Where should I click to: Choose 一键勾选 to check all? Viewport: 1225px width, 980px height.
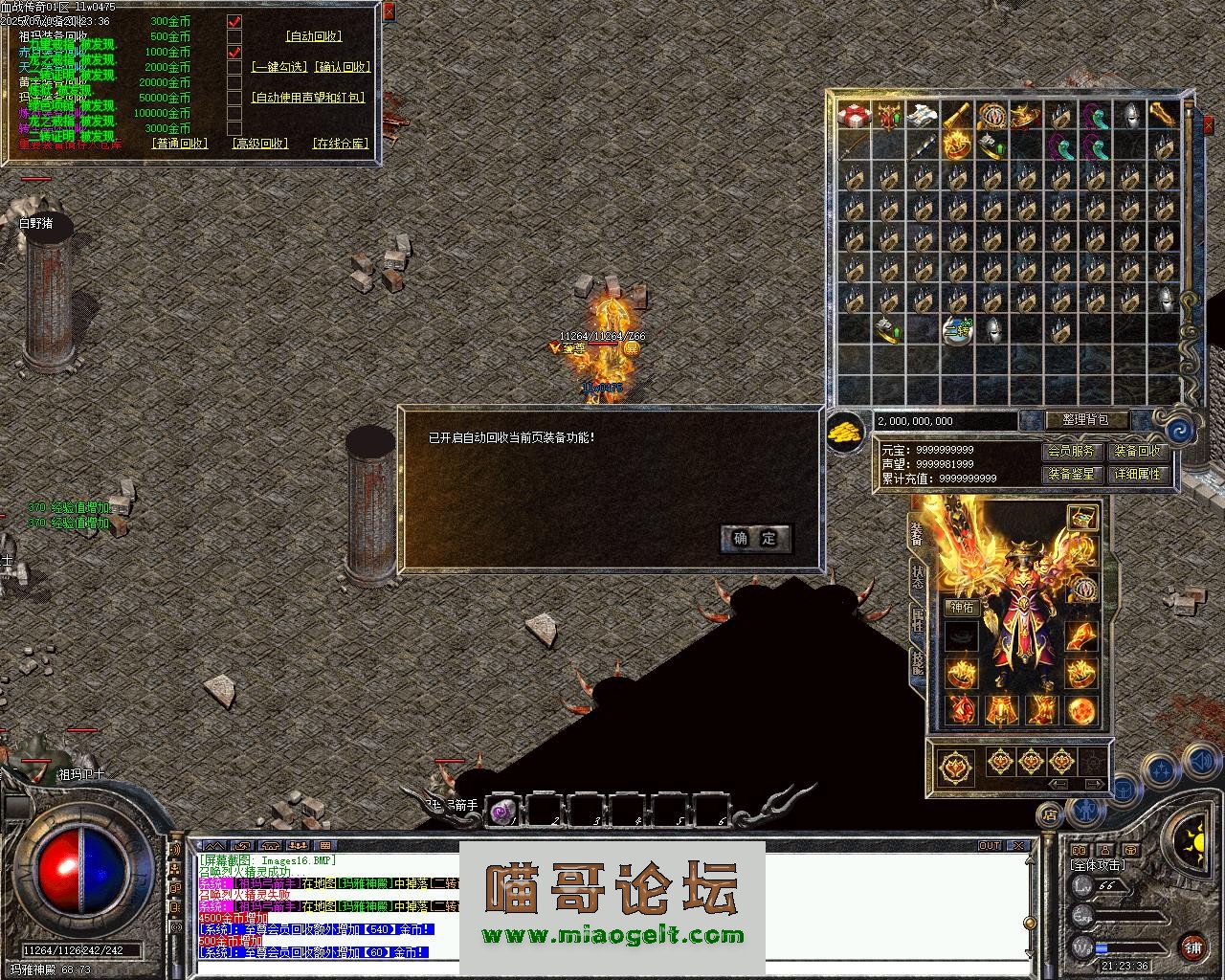click(279, 67)
